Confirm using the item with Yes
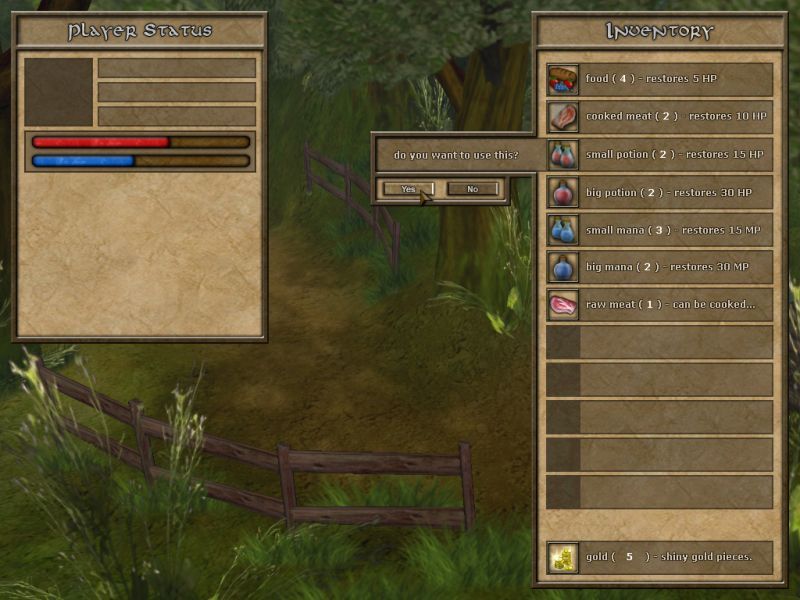The image size is (800, 600). (408, 189)
